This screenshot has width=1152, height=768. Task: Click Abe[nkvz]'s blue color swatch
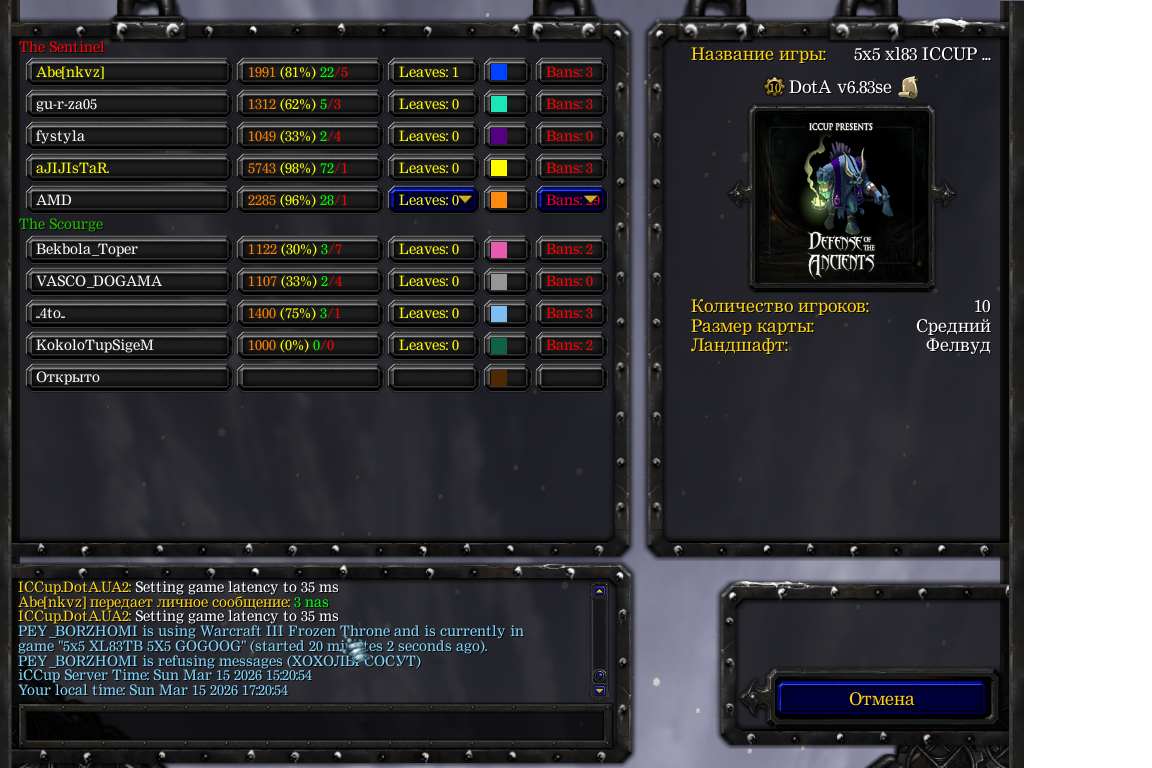[499, 72]
